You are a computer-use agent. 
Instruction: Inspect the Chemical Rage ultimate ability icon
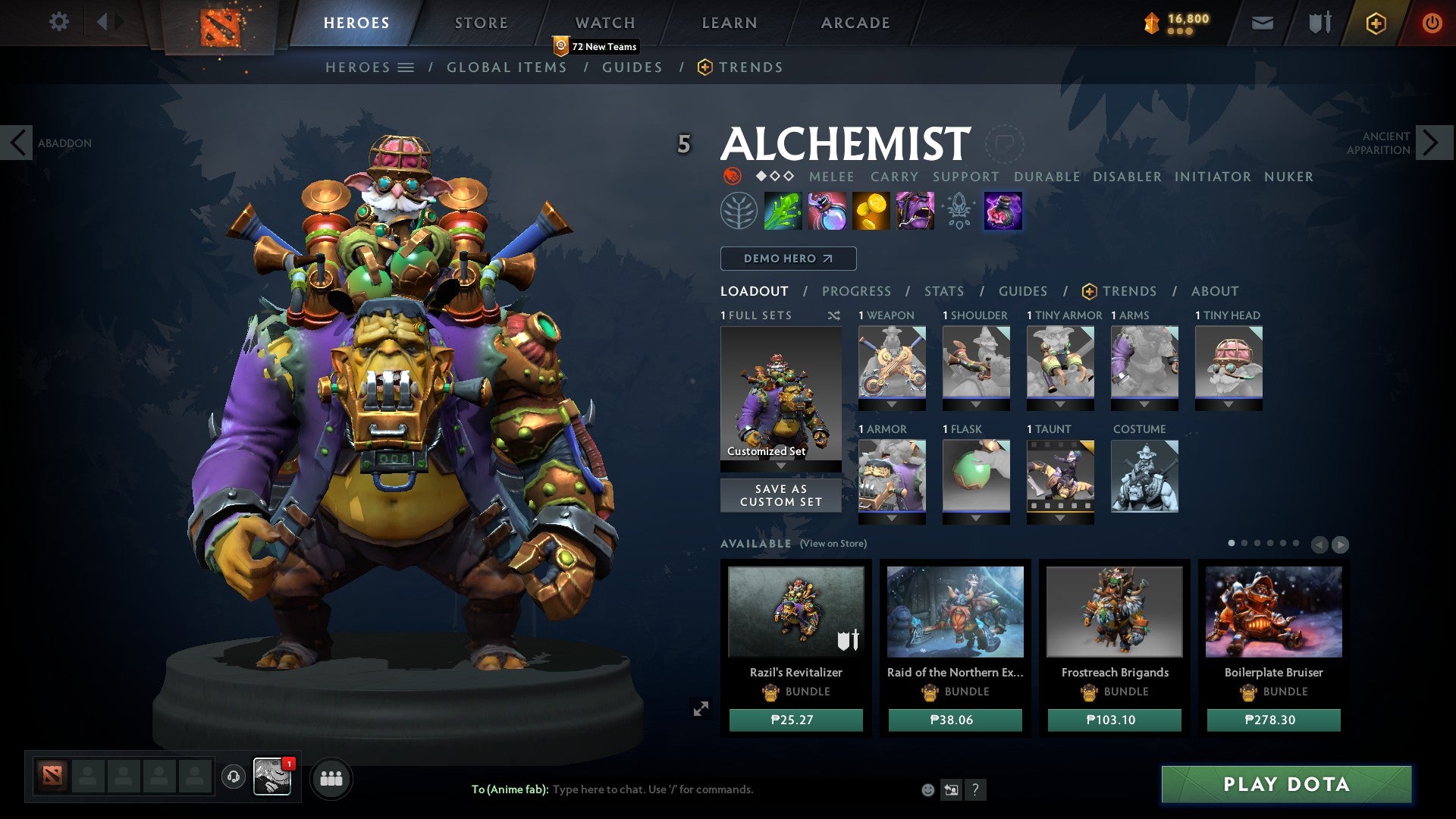[915, 211]
